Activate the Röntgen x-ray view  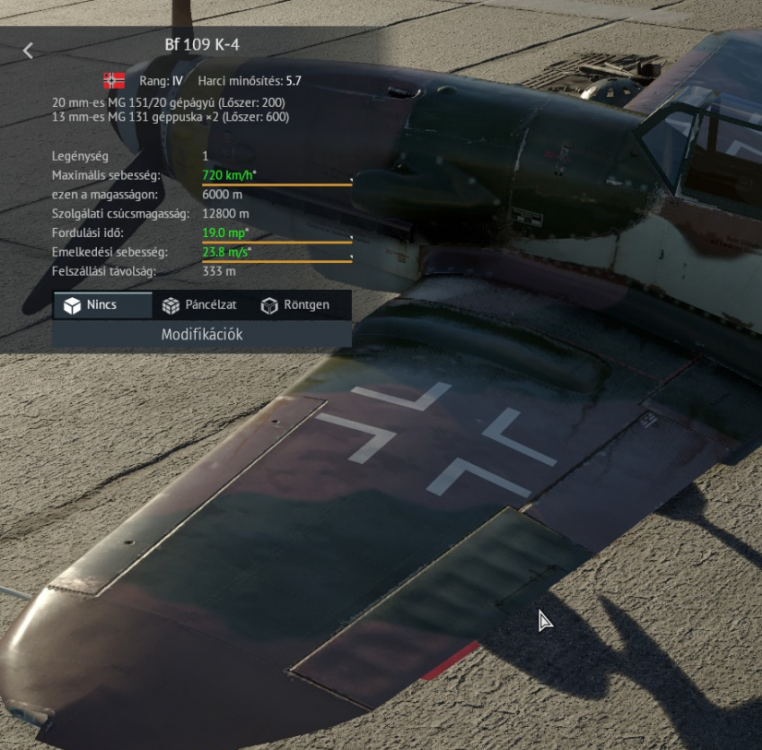tap(296, 305)
